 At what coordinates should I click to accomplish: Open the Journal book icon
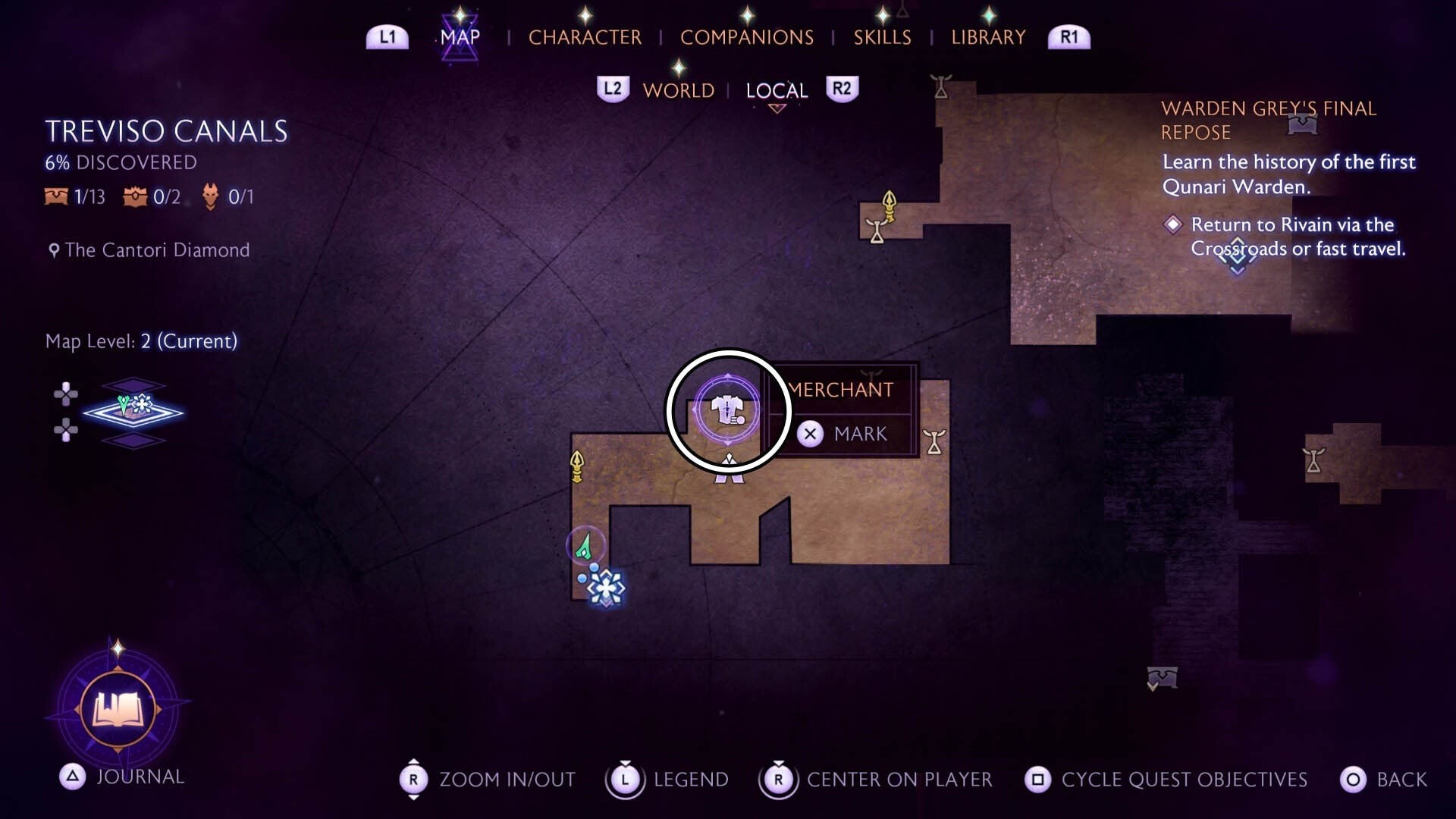118,710
